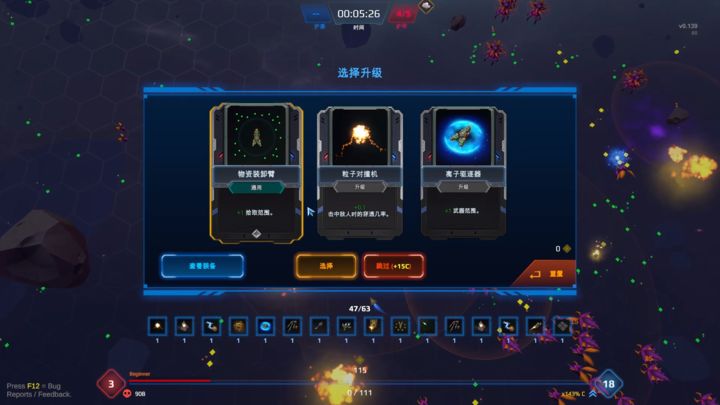The width and height of the screenshot is (720, 405).
Task: Skip the upgrade for +15C
Action: pyautogui.click(x=393, y=266)
